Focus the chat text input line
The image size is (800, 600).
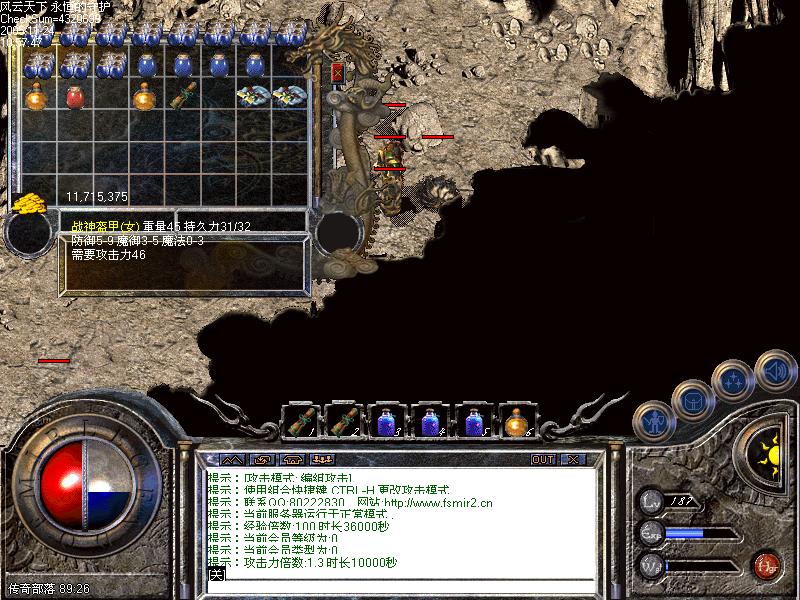point(400,576)
